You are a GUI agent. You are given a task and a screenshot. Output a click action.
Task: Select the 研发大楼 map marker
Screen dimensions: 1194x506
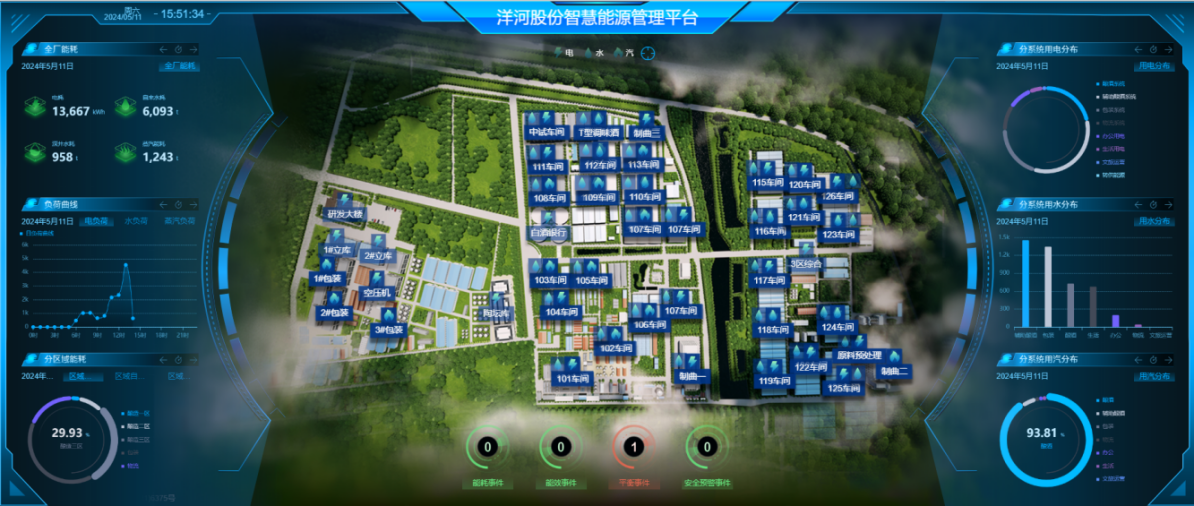(346, 213)
